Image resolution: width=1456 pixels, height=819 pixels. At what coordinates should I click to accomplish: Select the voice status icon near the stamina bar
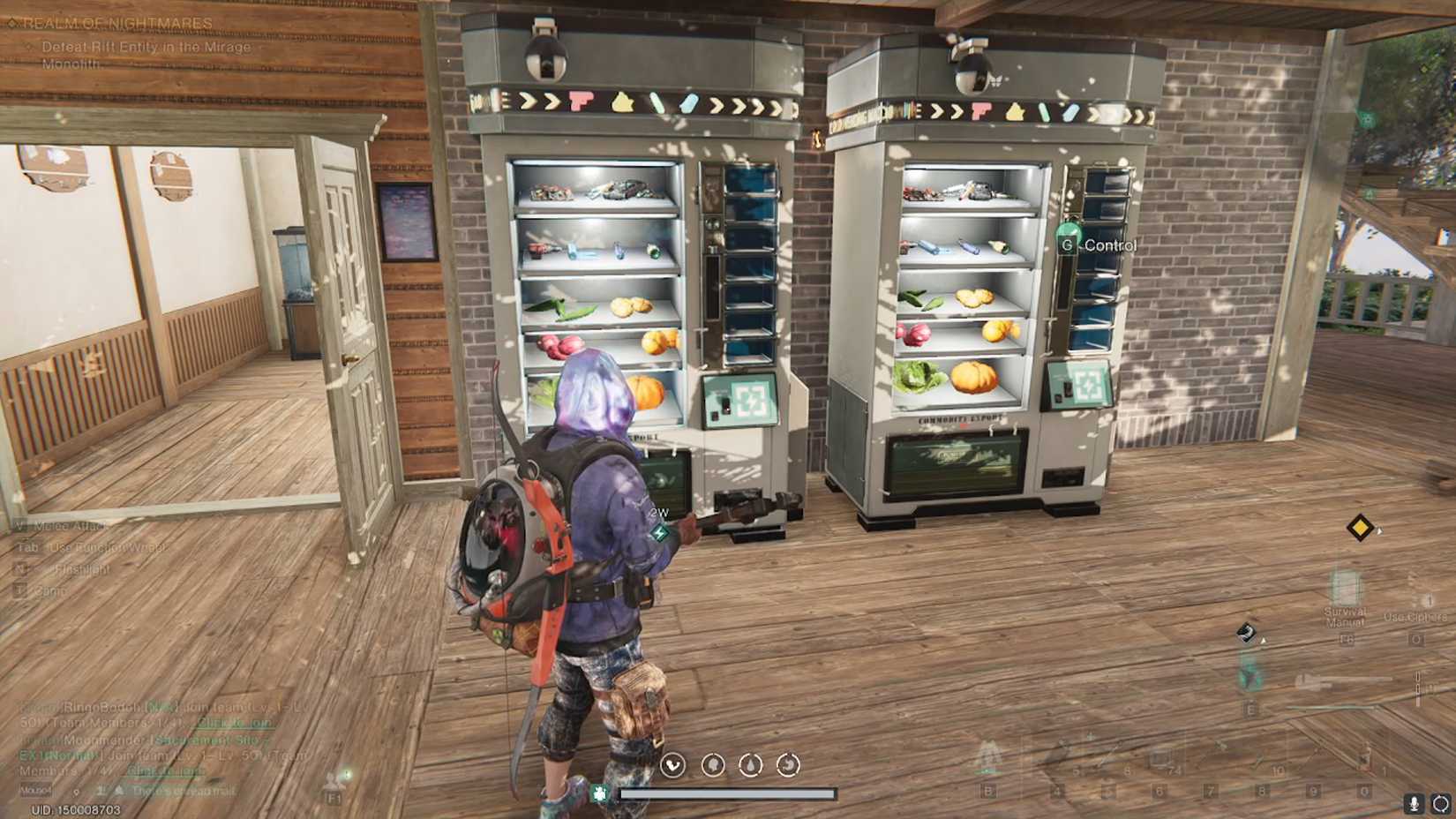(x=672, y=767)
